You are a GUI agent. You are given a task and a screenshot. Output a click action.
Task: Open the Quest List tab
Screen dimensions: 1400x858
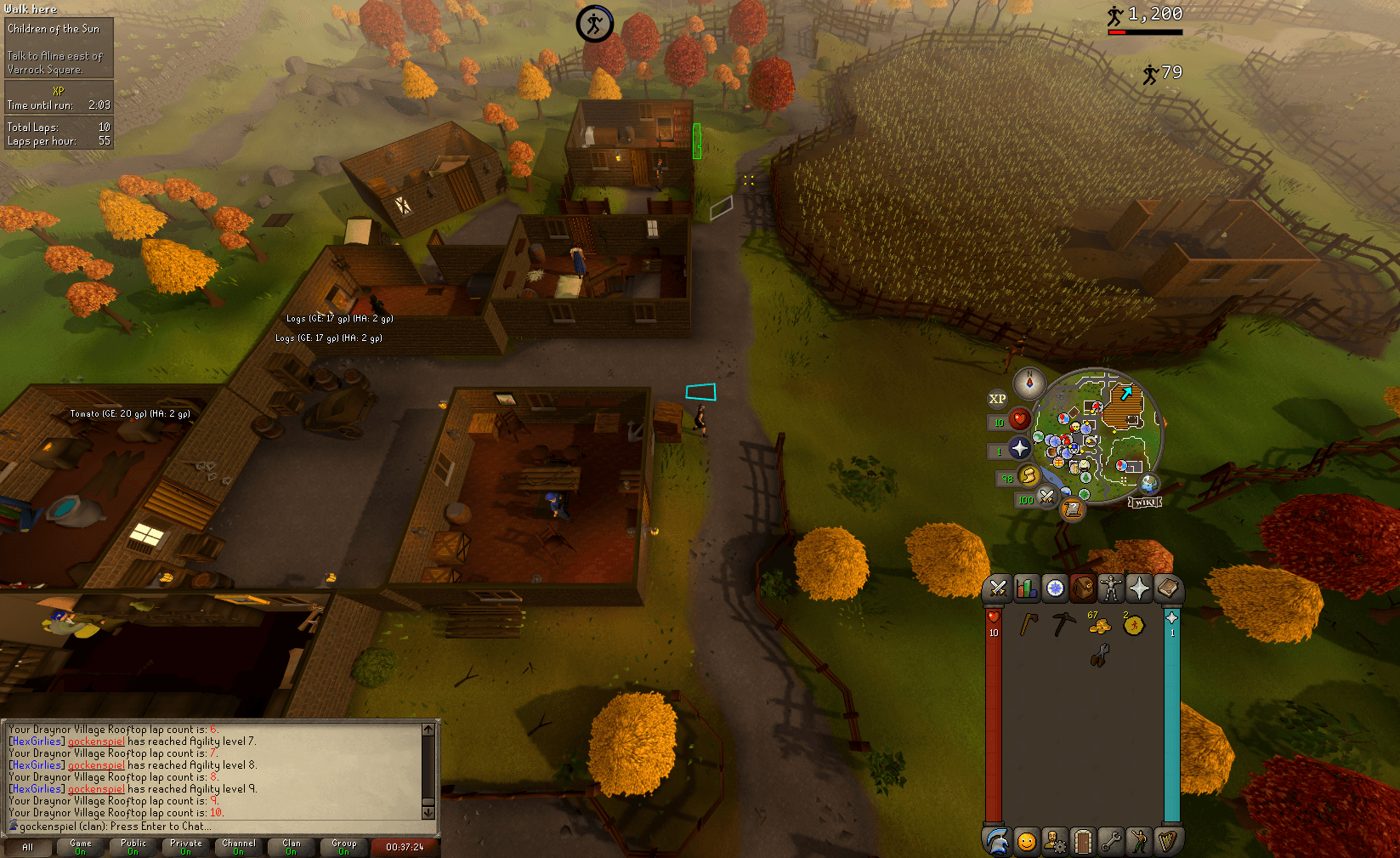(x=1054, y=588)
